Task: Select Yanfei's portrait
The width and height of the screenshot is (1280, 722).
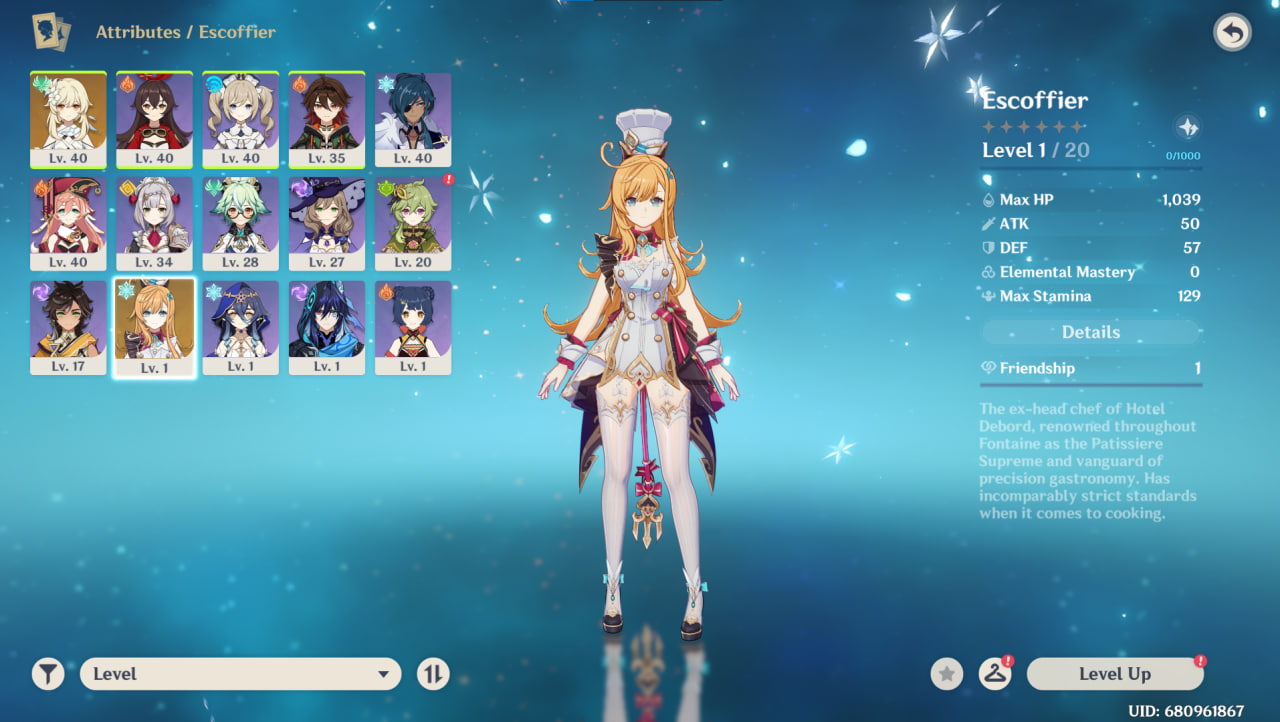Action: pyautogui.click(x=68, y=223)
